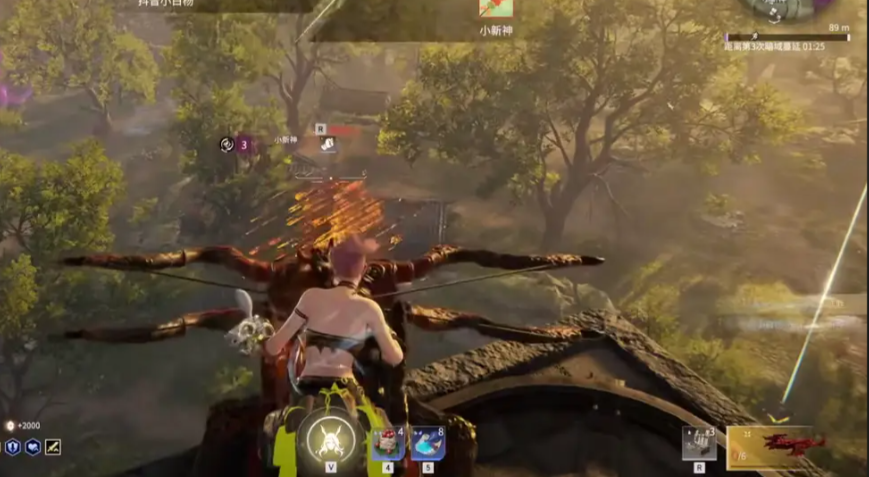Select the repair kit item slot
The width and height of the screenshot is (869, 477).
click(x=699, y=443)
